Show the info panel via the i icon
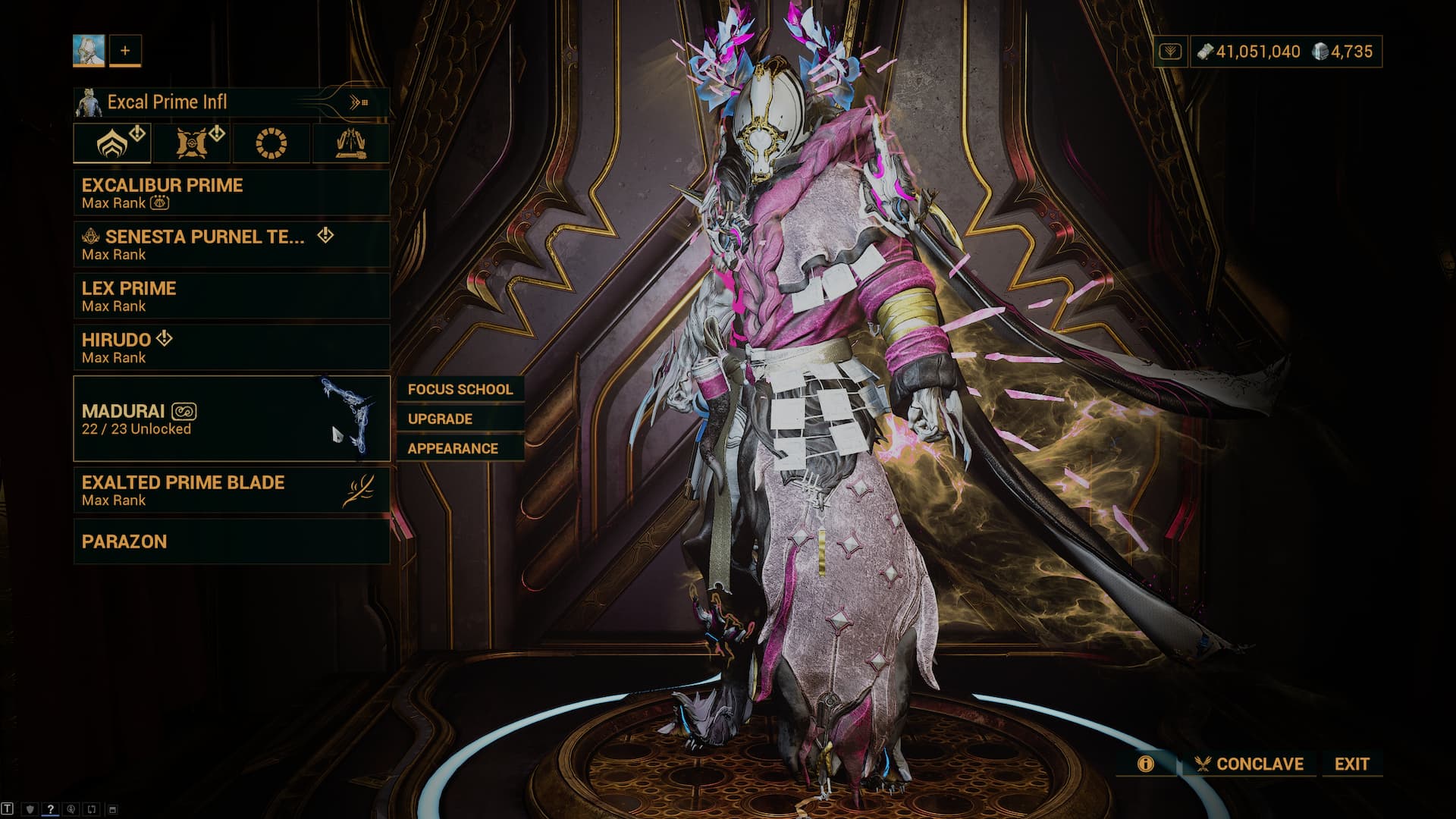This screenshot has width=1456, height=819. 1145,764
